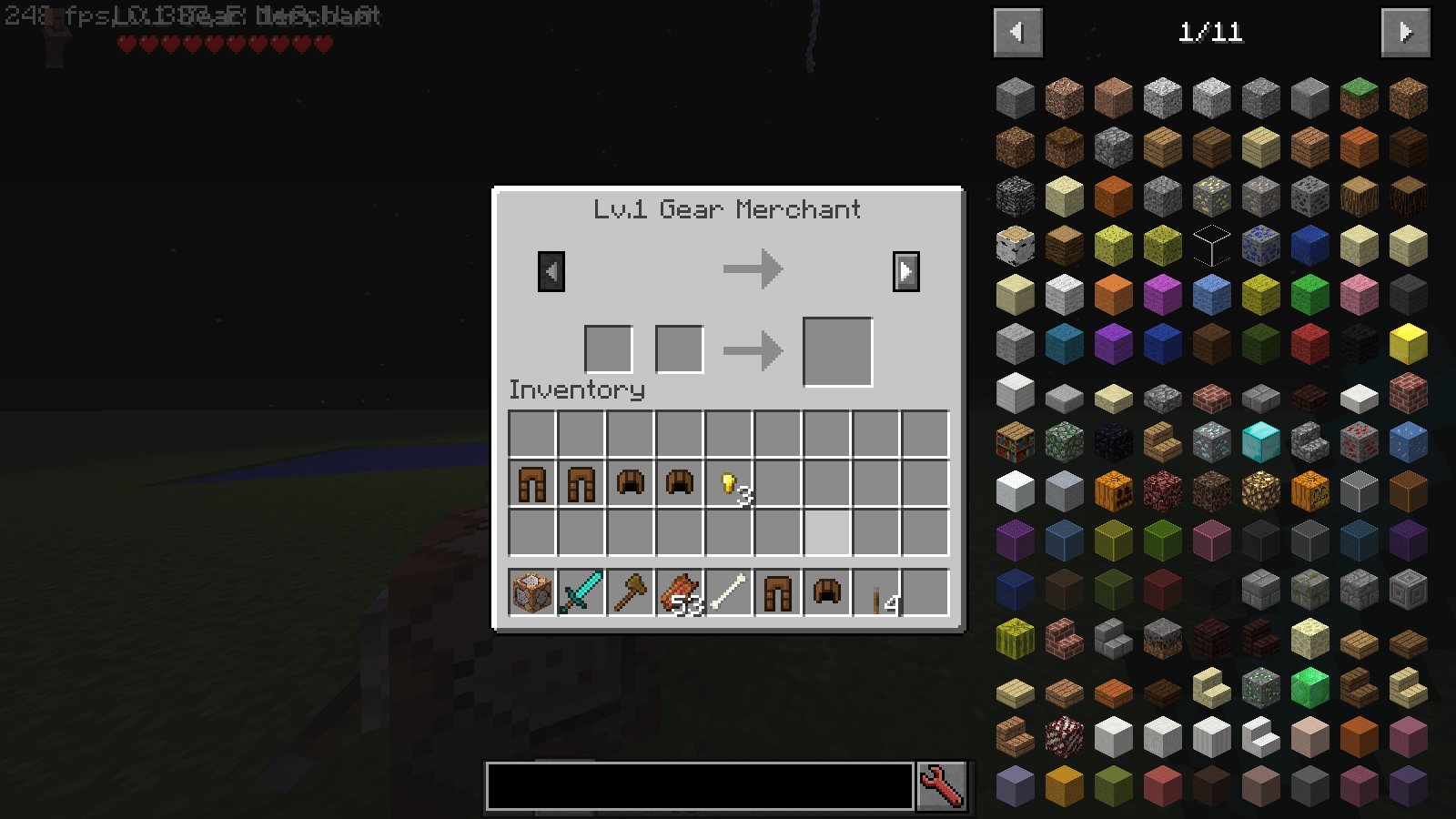Select the command block in the hotbar
The height and width of the screenshot is (819, 1456).
click(532, 592)
